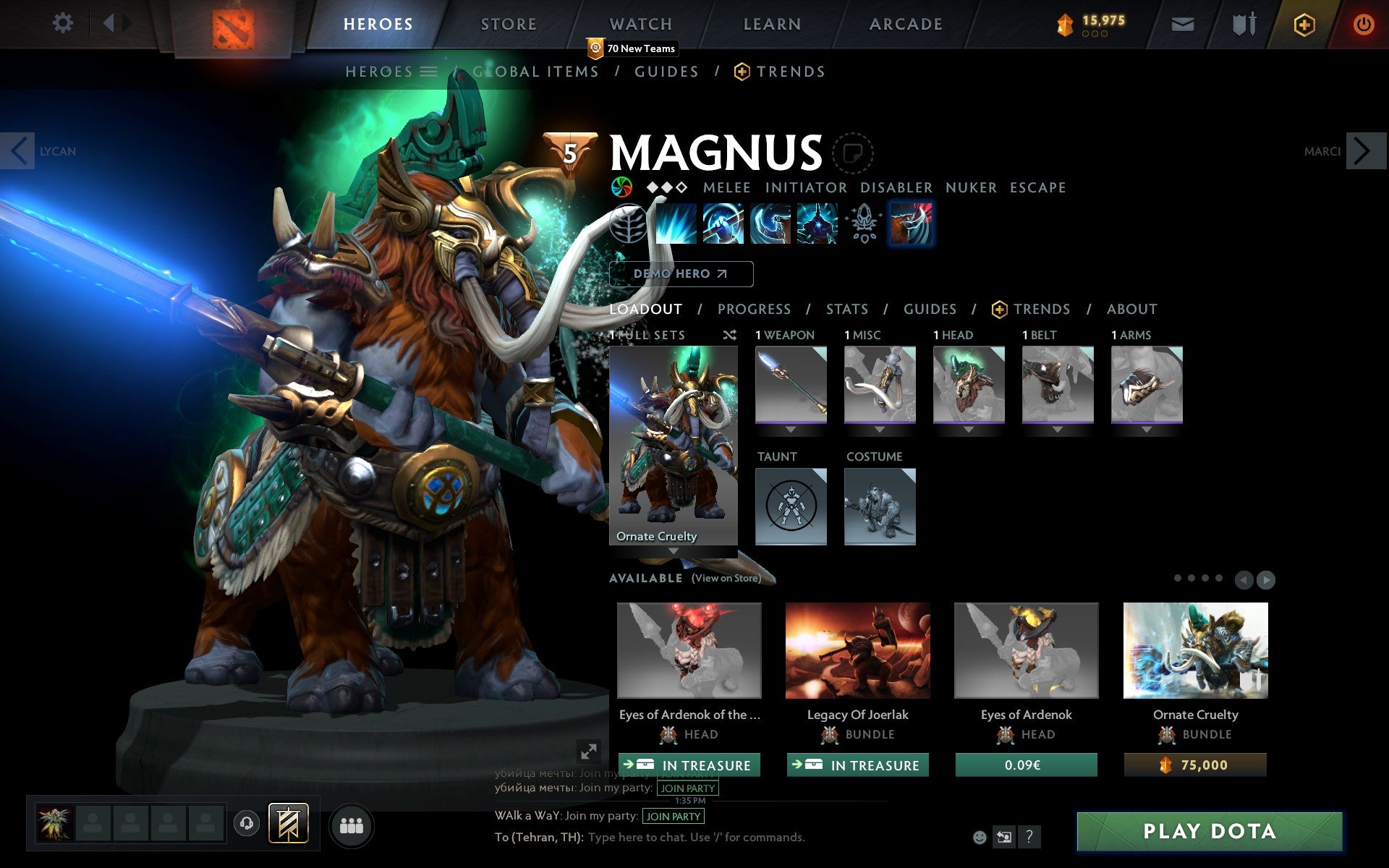Image resolution: width=1389 pixels, height=868 pixels.
Task: Expand the weapon slot dropdown arrow
Action: 790,428
